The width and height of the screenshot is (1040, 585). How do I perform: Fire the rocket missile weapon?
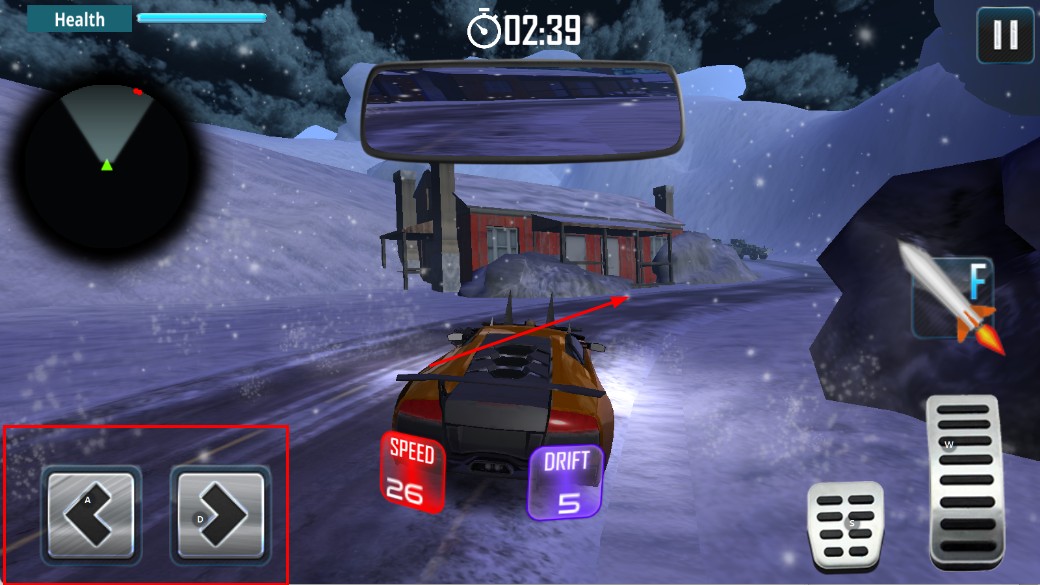[x=954, y=297]
